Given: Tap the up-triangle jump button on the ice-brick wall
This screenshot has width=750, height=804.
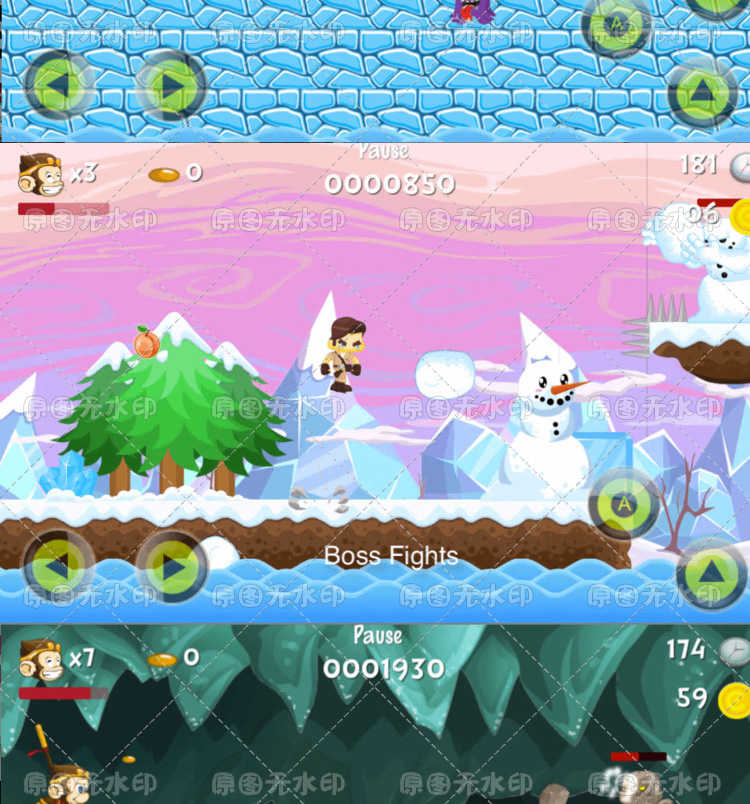Looking at the screenshot, I should (703, 92).
